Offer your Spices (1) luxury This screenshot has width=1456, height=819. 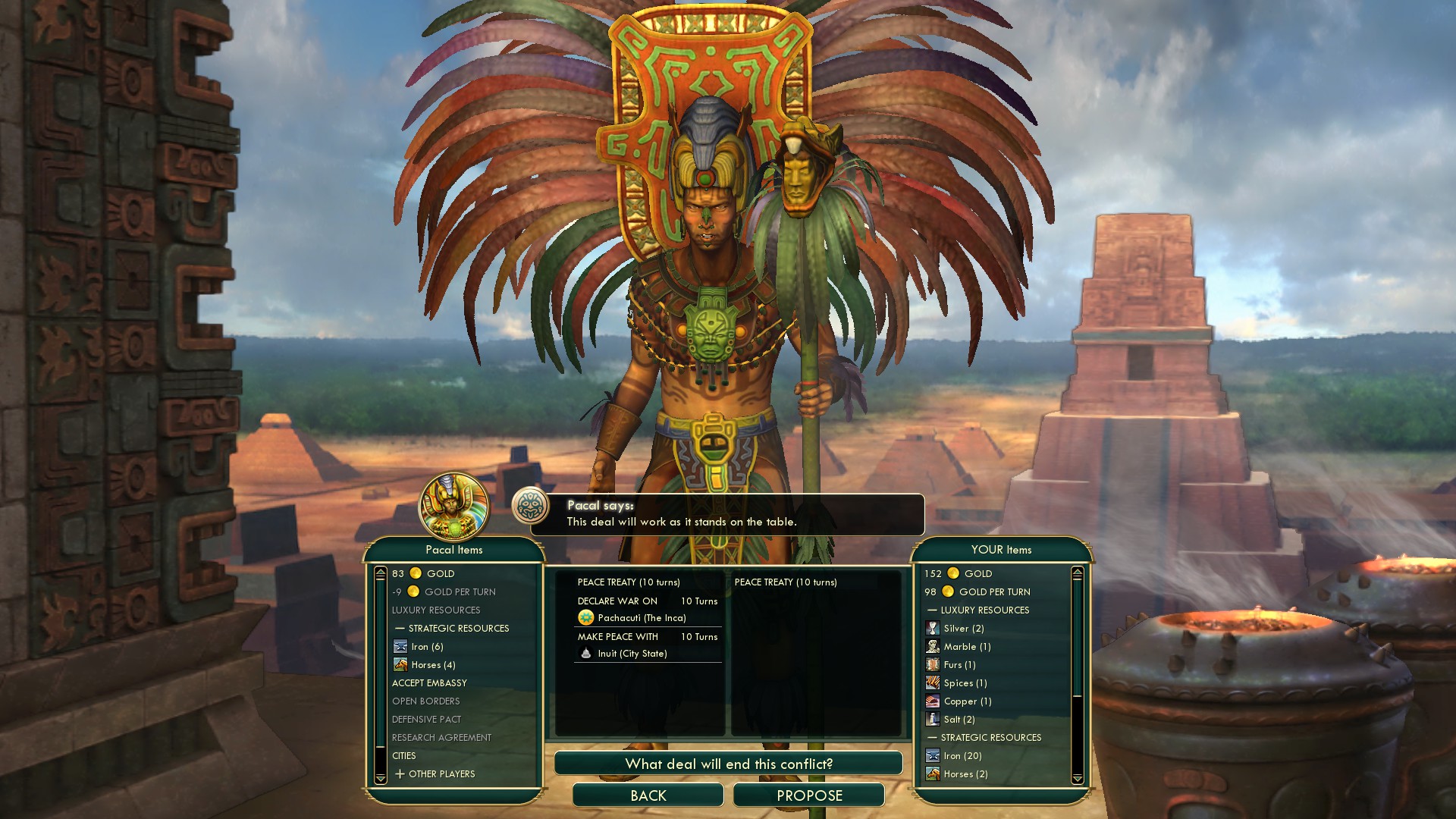965,683
